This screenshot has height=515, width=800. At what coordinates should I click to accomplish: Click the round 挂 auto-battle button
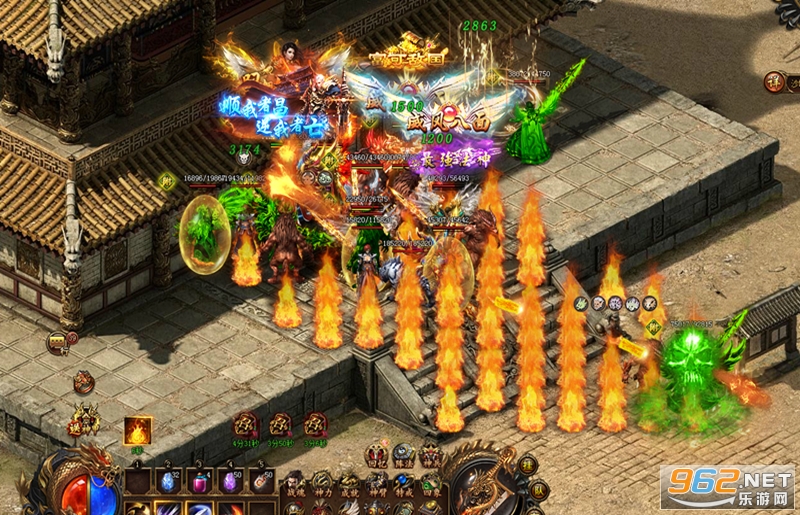click(x=528, y=464)
